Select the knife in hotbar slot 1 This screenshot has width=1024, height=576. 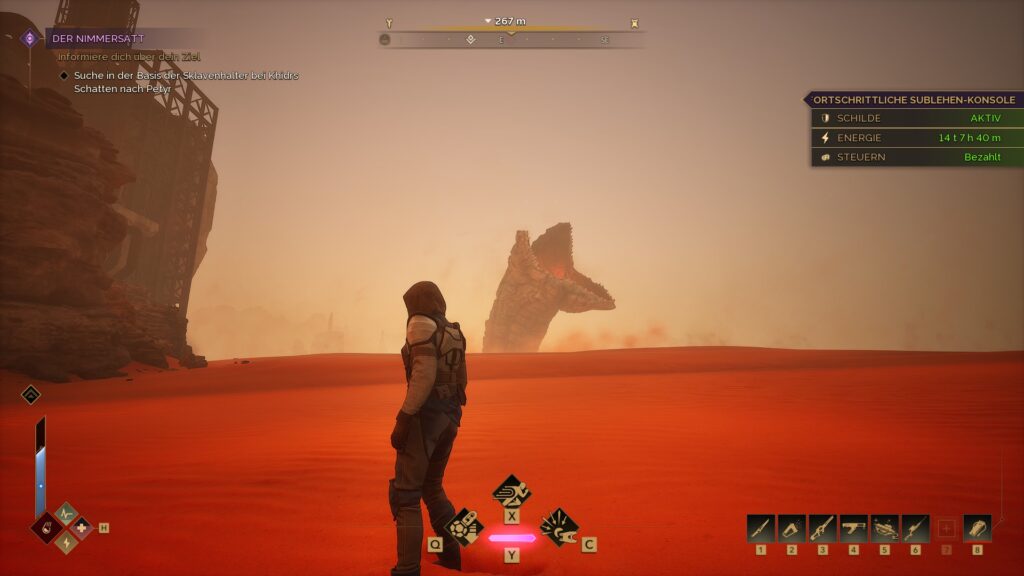coord(761,528)
